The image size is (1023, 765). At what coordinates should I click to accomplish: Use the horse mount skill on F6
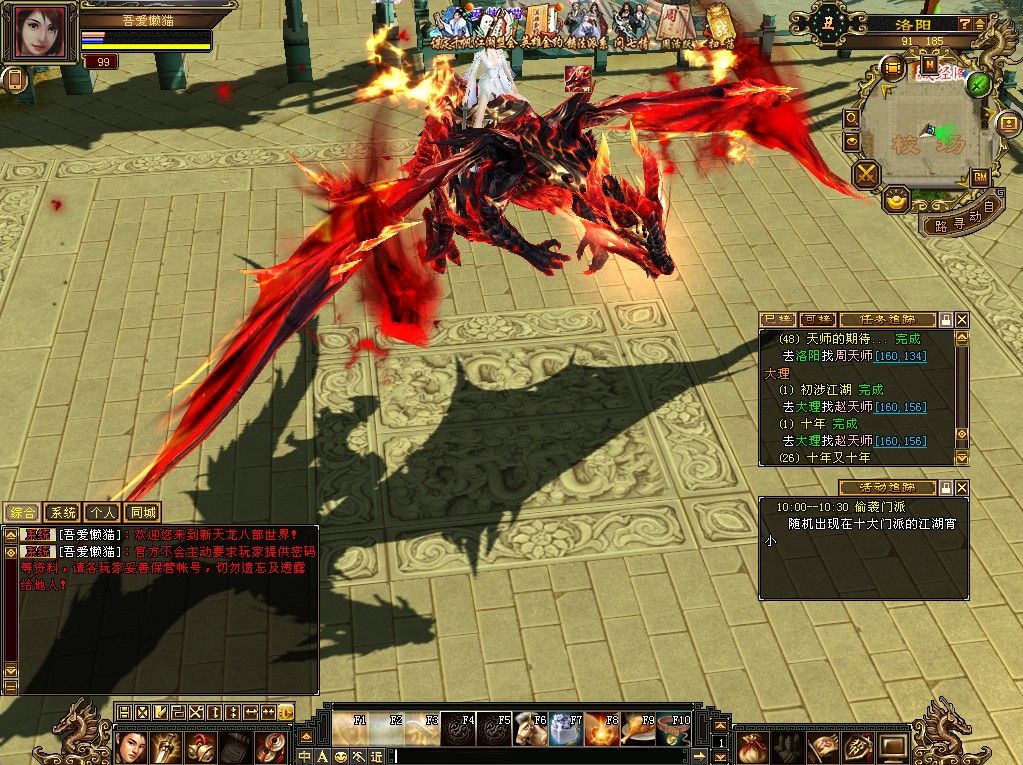pos(530,729)
